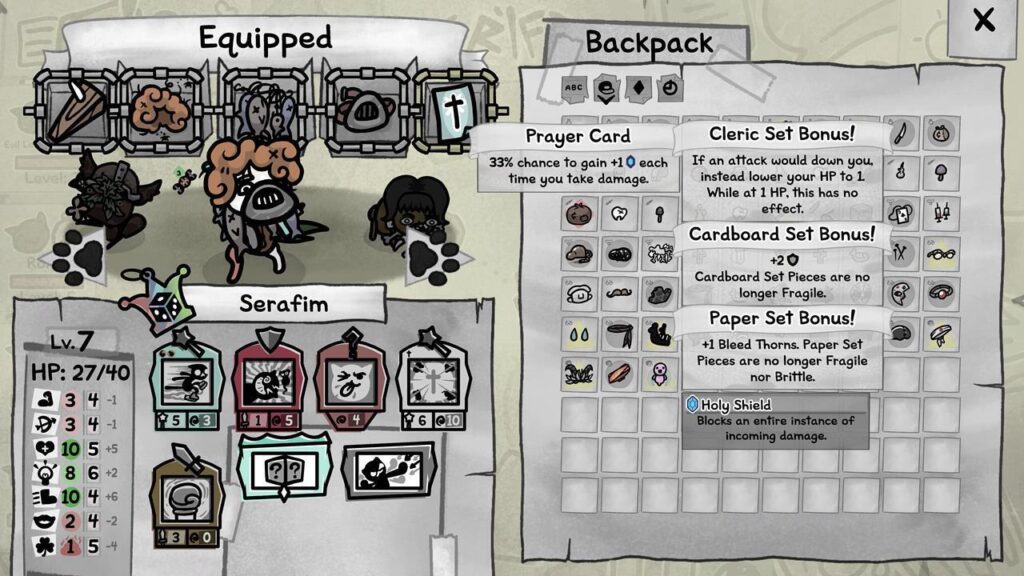
Task: Sort backpack by hat icon filter
Action: point(606,88)
